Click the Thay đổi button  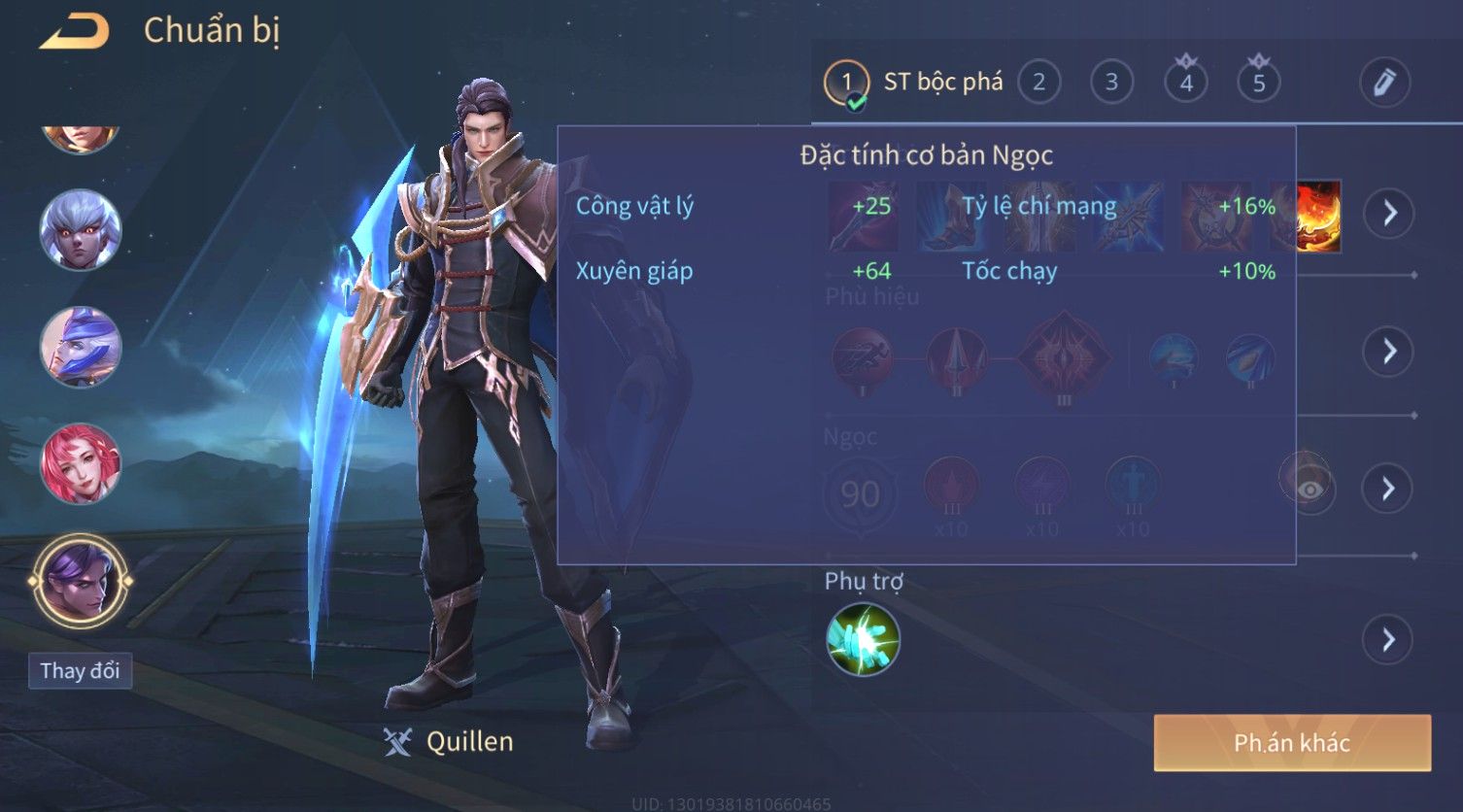tap(80, 671)
